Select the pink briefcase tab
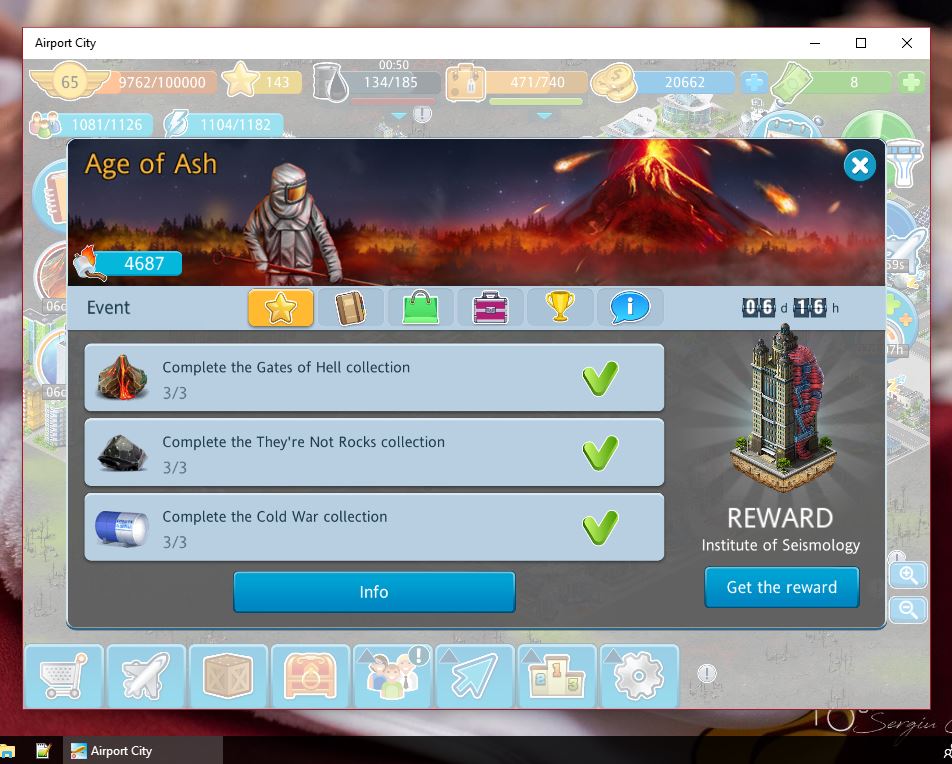Viewport: 952px width, 764px height. pyautogui.click(x=490, y=308)
